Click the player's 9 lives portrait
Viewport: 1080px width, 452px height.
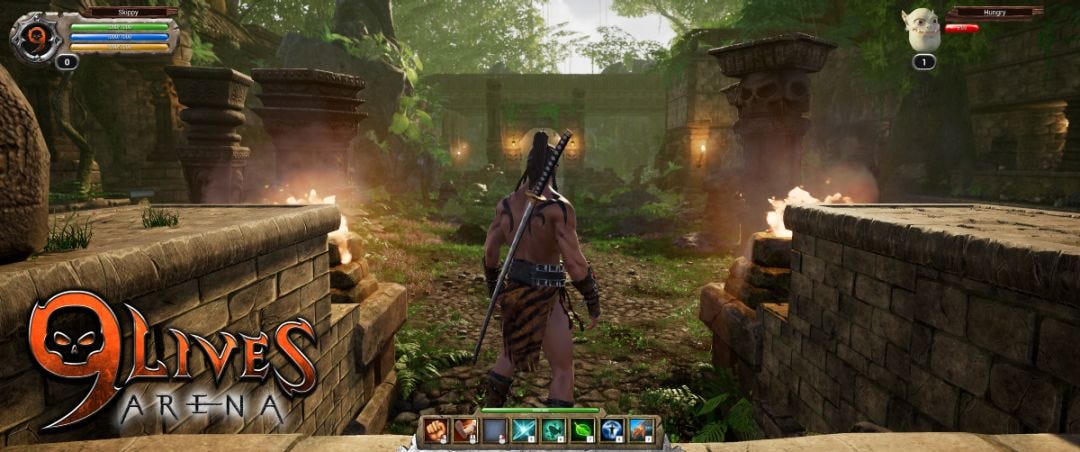[36, 38]
